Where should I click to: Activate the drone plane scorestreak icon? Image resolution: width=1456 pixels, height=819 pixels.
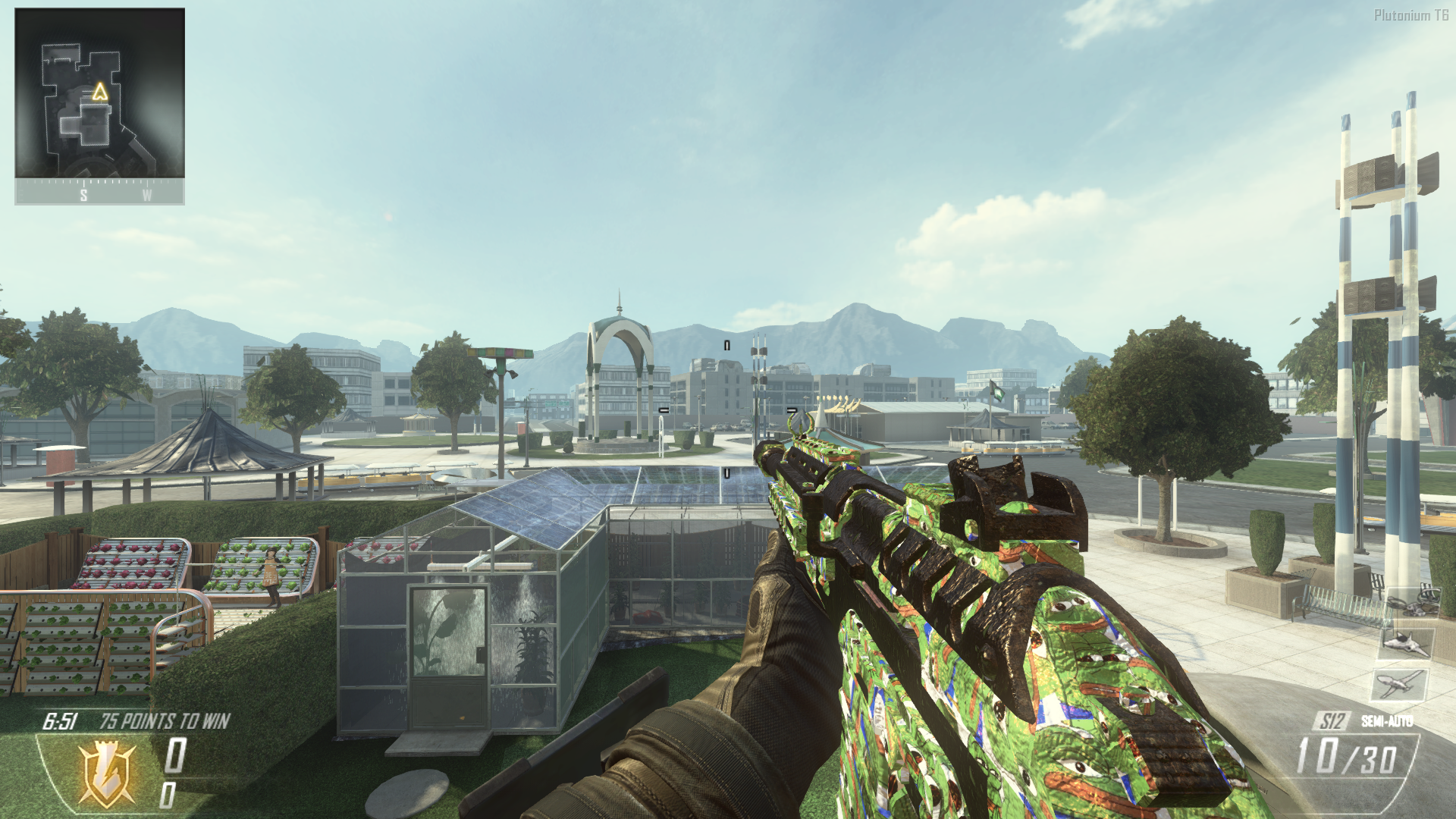click(x=1398, y=684)
